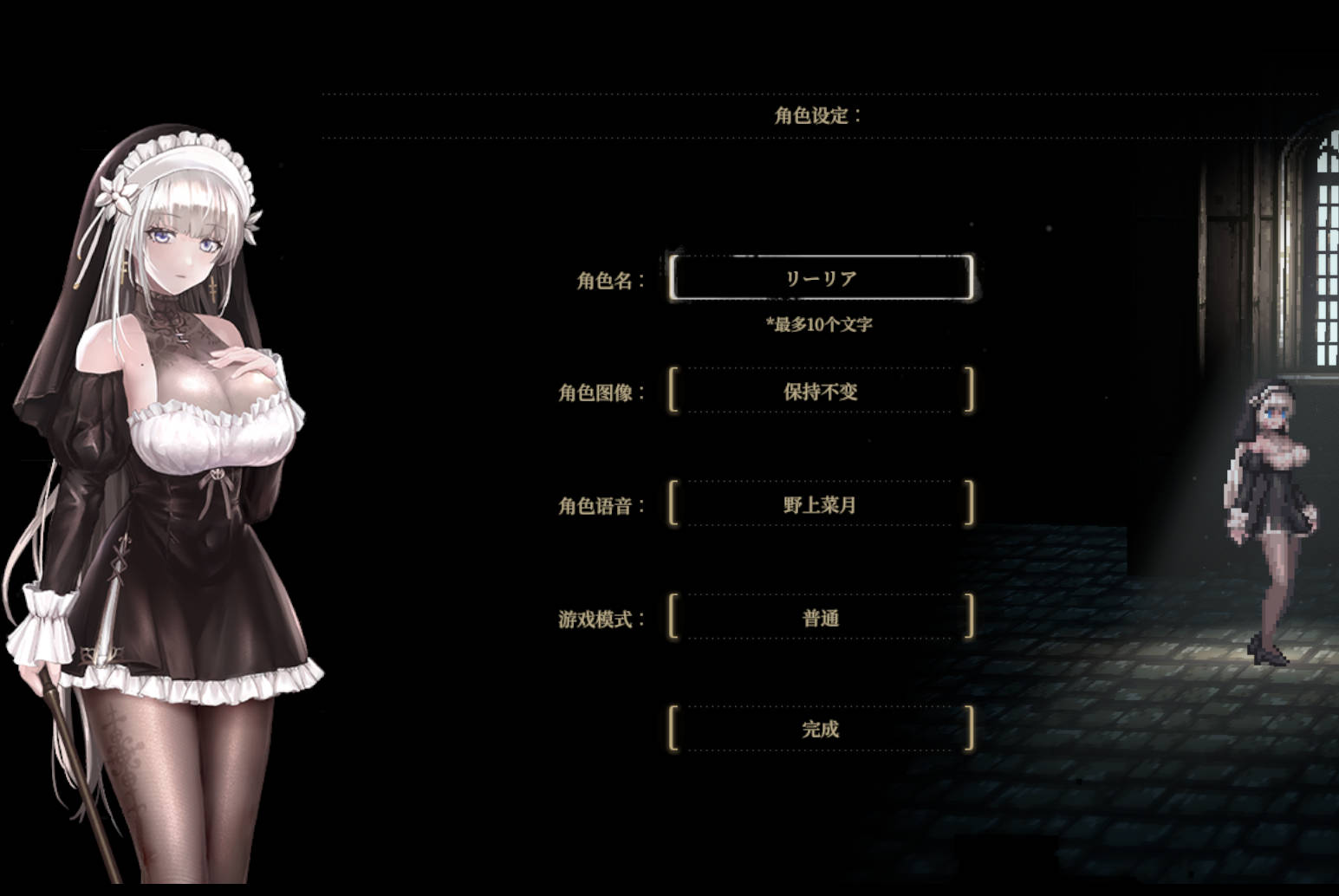Image resolution: width=1339 pixels, height=896 pixels.
Task: Open the 野上菜月 character voice selector
Action: coord(819,504)
